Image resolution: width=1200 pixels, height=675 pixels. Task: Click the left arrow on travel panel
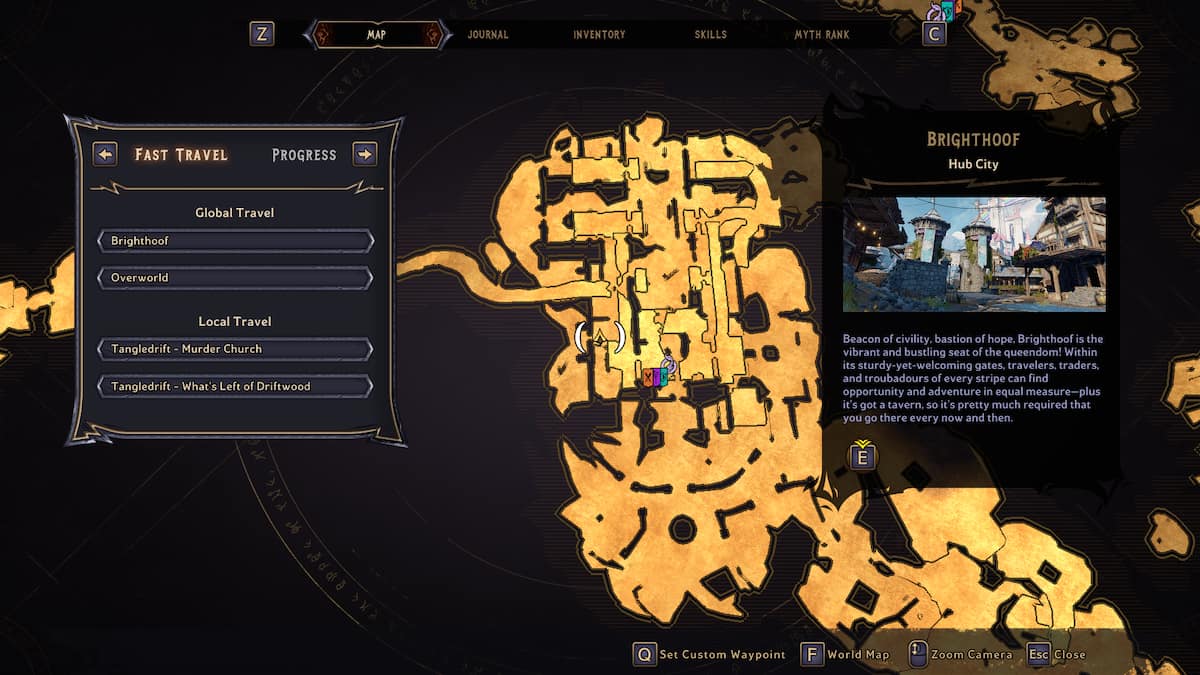tap(105, 154)
